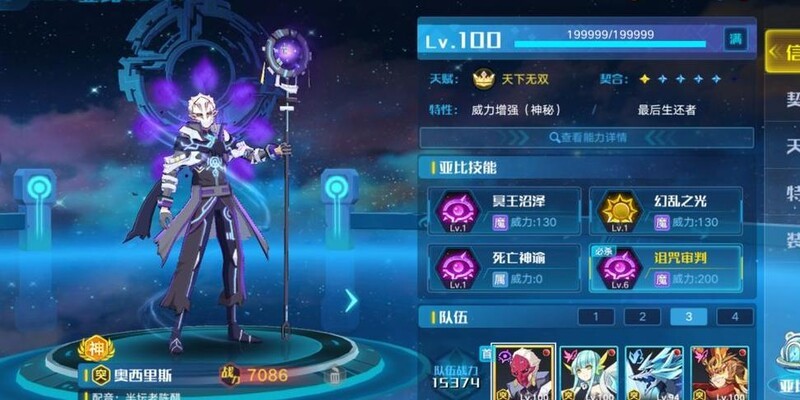The height and width of the screenshot is (400, 800).
Task: Open 查看能力详情 ability details
Action: [586, 137]
